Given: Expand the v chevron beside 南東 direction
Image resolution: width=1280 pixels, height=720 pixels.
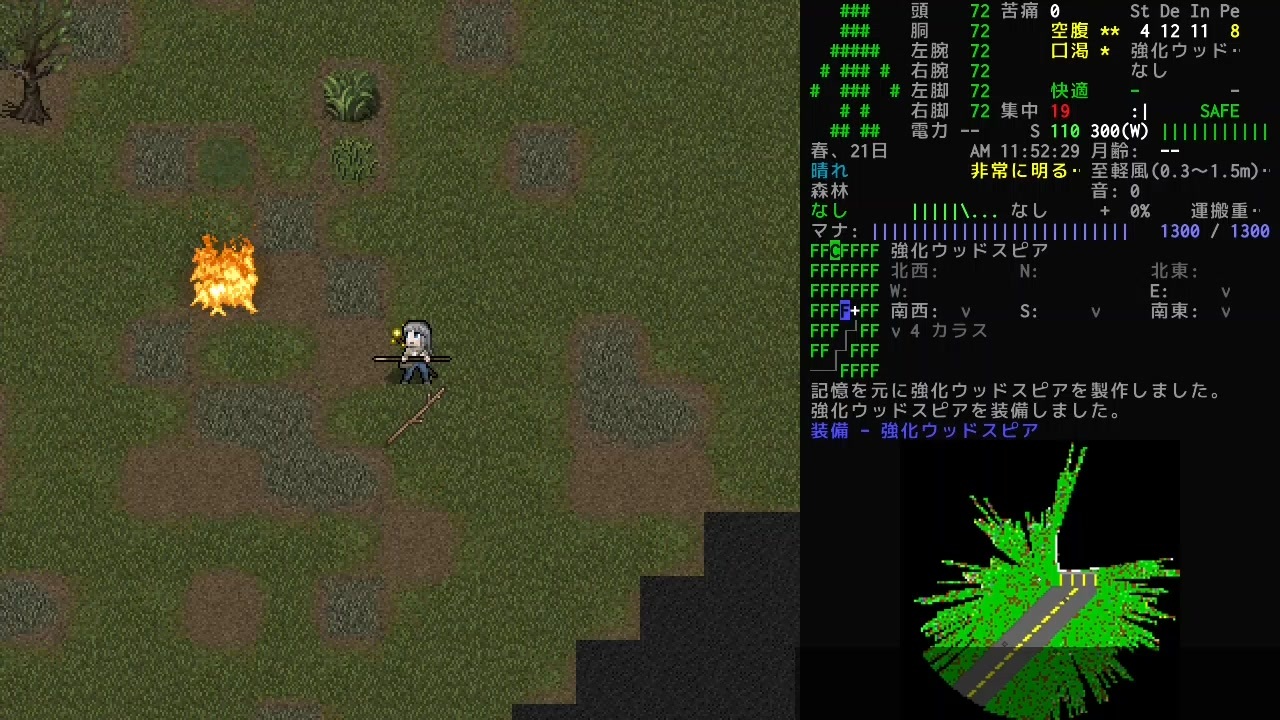Looking at the screenshot, I should [x=1225, y=311].
